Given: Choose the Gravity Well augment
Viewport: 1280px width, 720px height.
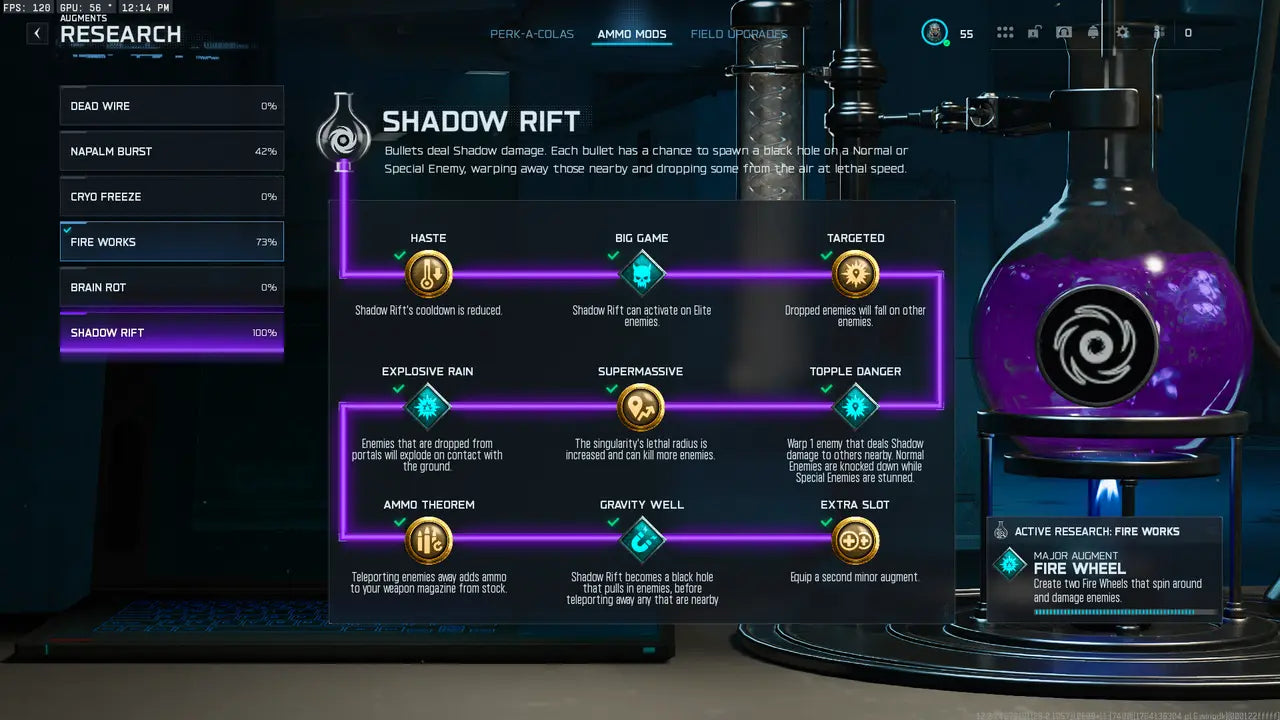Looking at the screenshot, I should pyautogui.click(x=642, y=540).
